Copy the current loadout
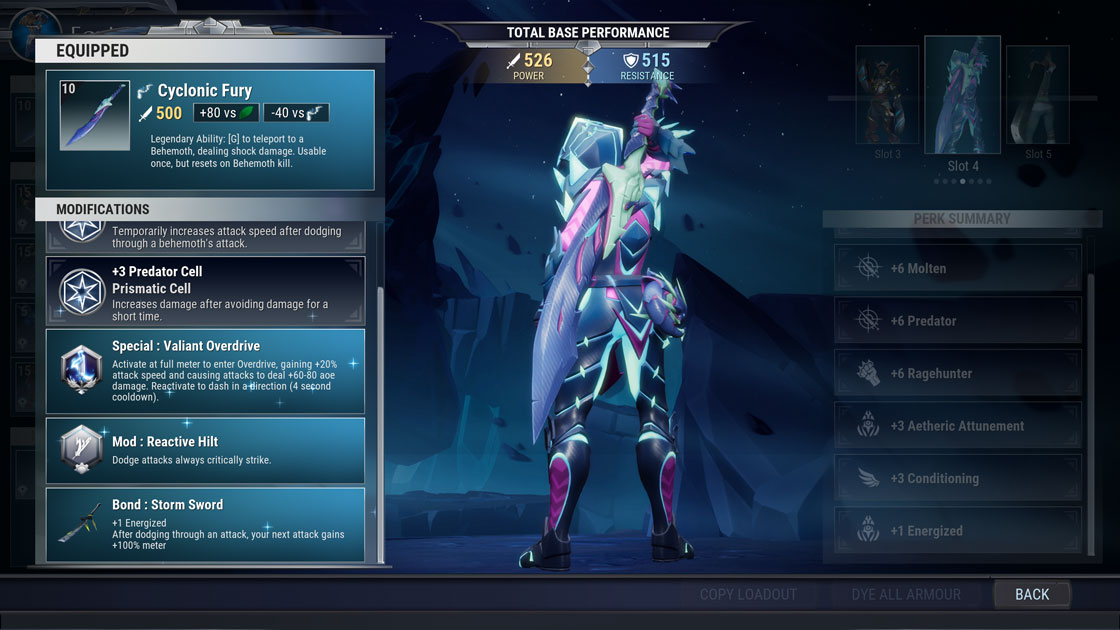The width and height of the screenshot is (1120, 630). pos(748,594)
